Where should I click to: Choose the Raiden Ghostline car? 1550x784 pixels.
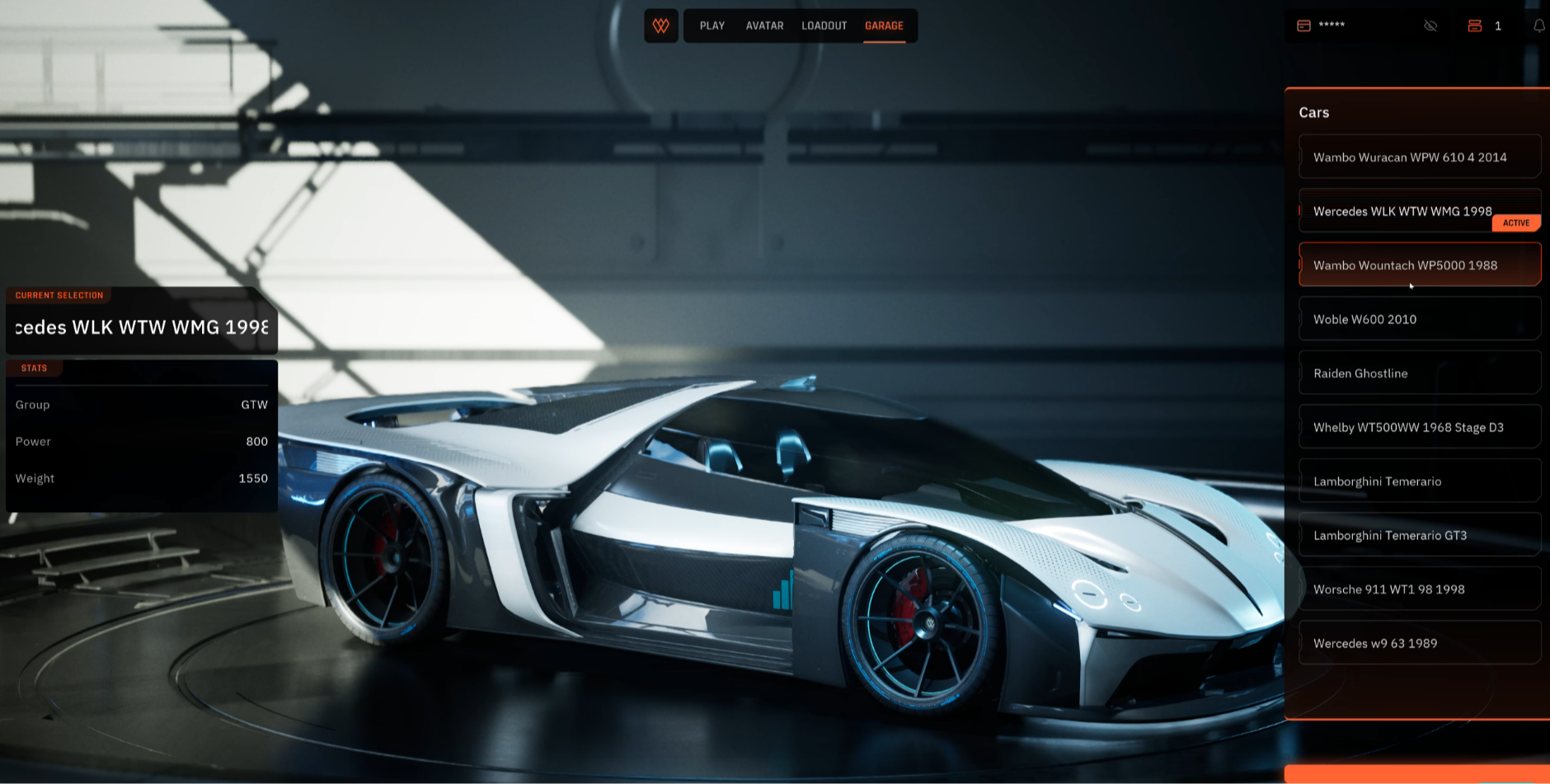[x=1419, y=373]
